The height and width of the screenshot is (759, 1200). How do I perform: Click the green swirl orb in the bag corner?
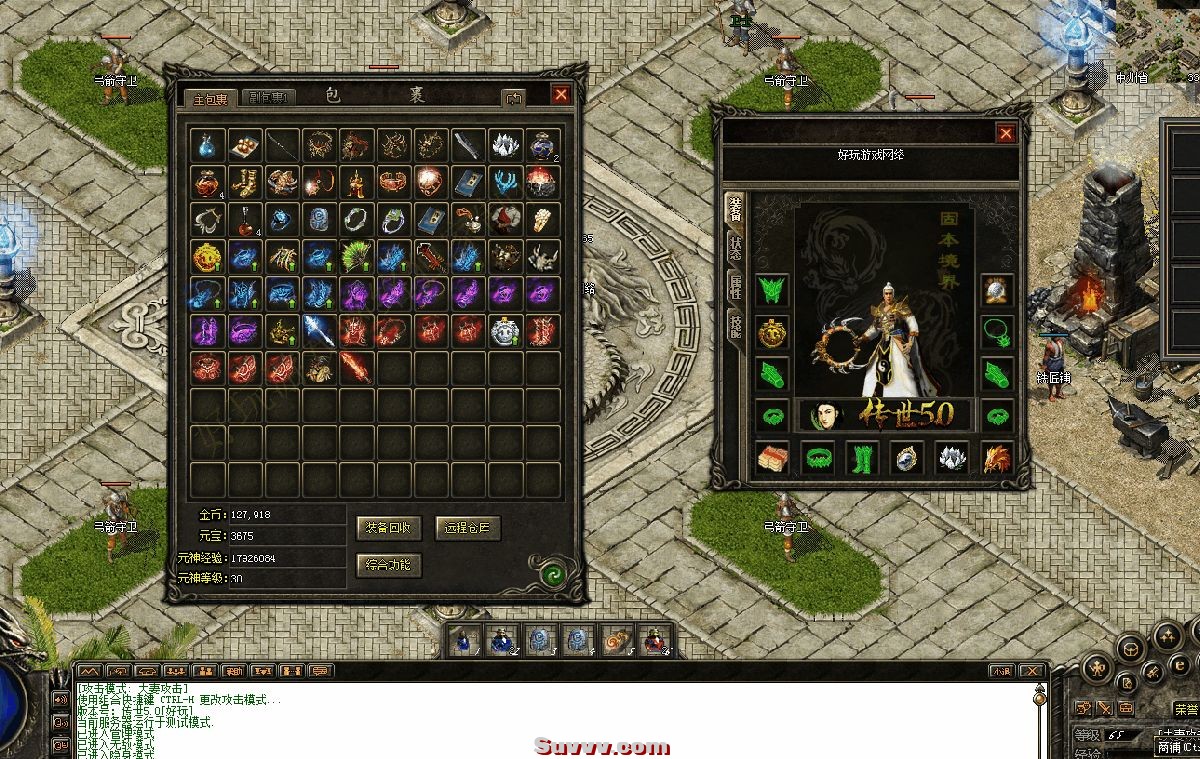(551, 574)
